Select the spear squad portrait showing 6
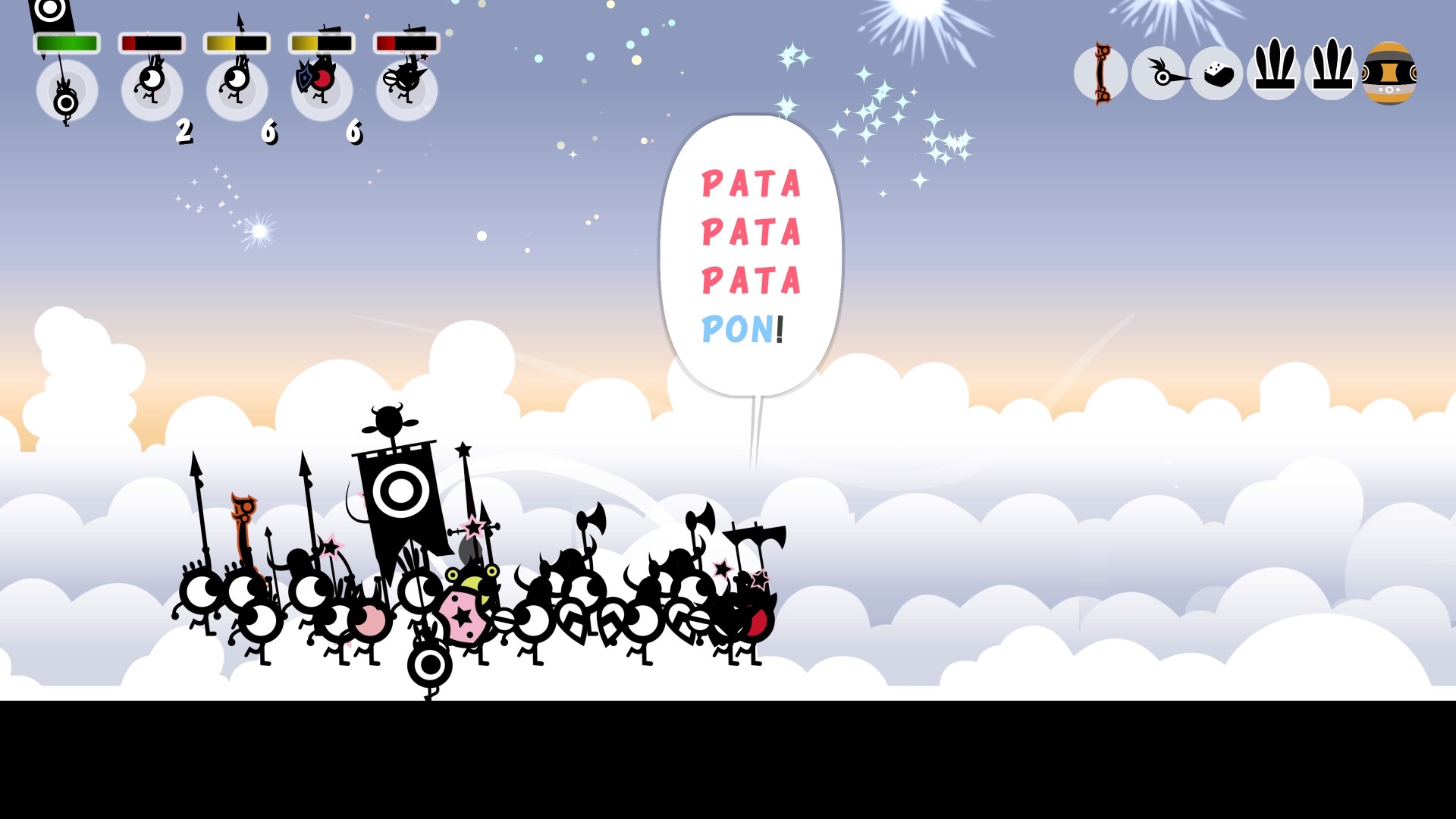This screenshot has width=1456, height=819. coord(237,87)
